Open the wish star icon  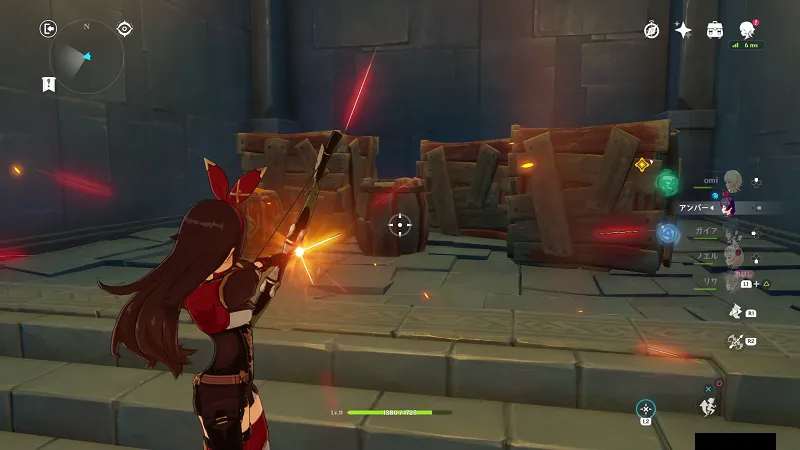(683, 30)
